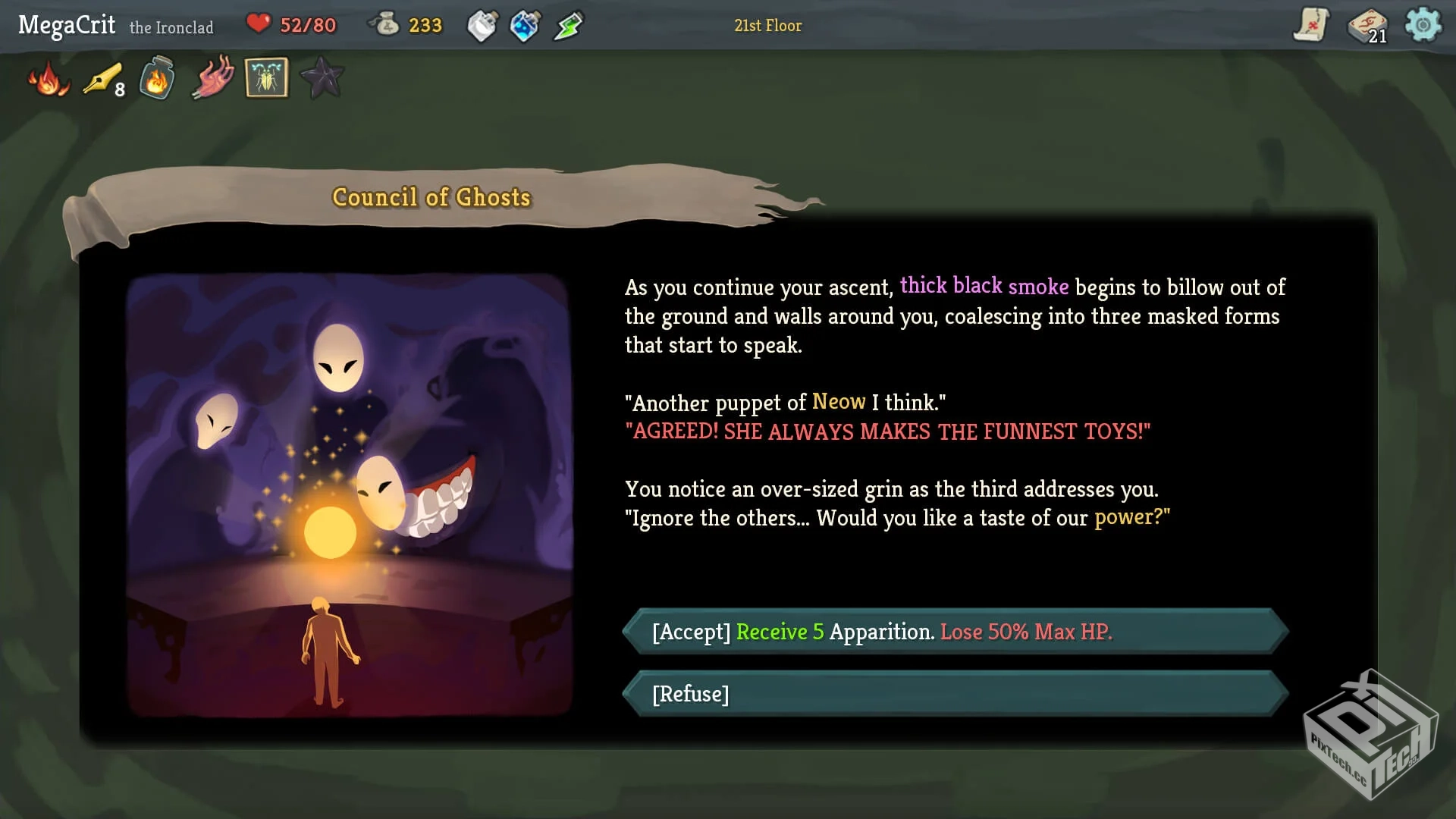Inspect the bottled flame jar relic
This screenshot has height=819, width=1456.
pos(157,78)
